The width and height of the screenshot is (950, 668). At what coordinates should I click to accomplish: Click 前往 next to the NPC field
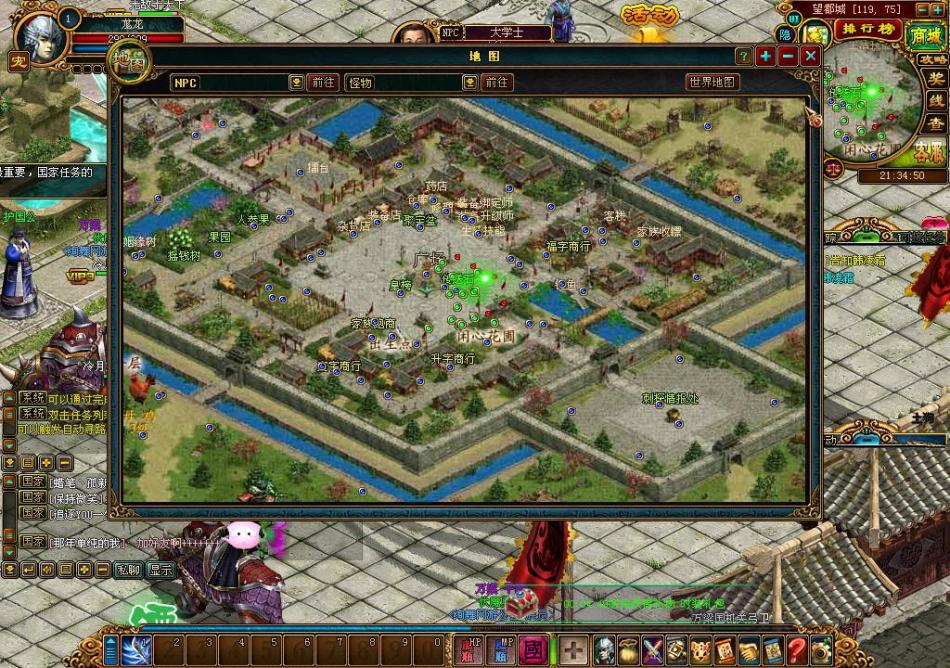click(x=323, y=82)
